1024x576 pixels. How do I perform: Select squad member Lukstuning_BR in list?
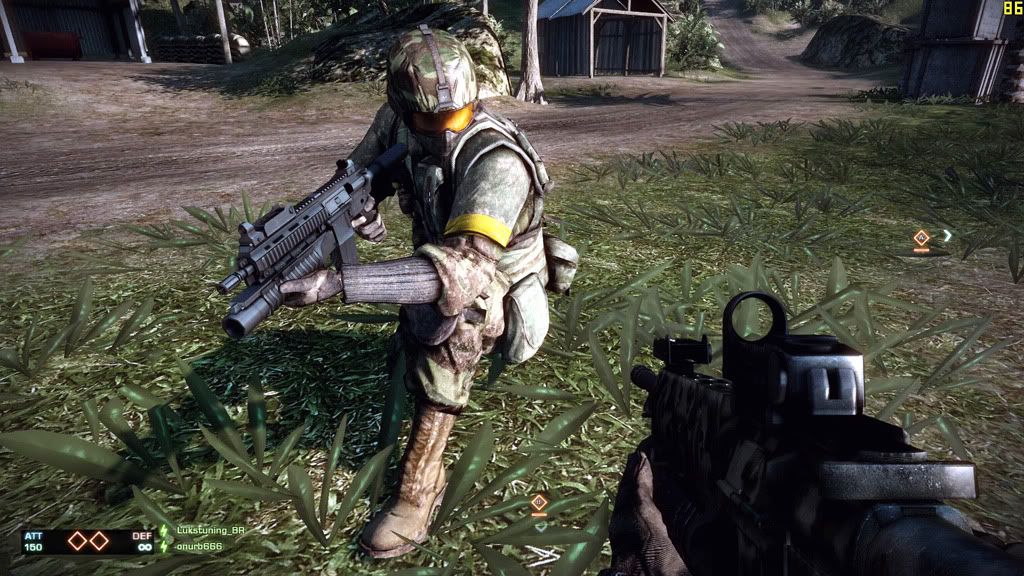209,533
